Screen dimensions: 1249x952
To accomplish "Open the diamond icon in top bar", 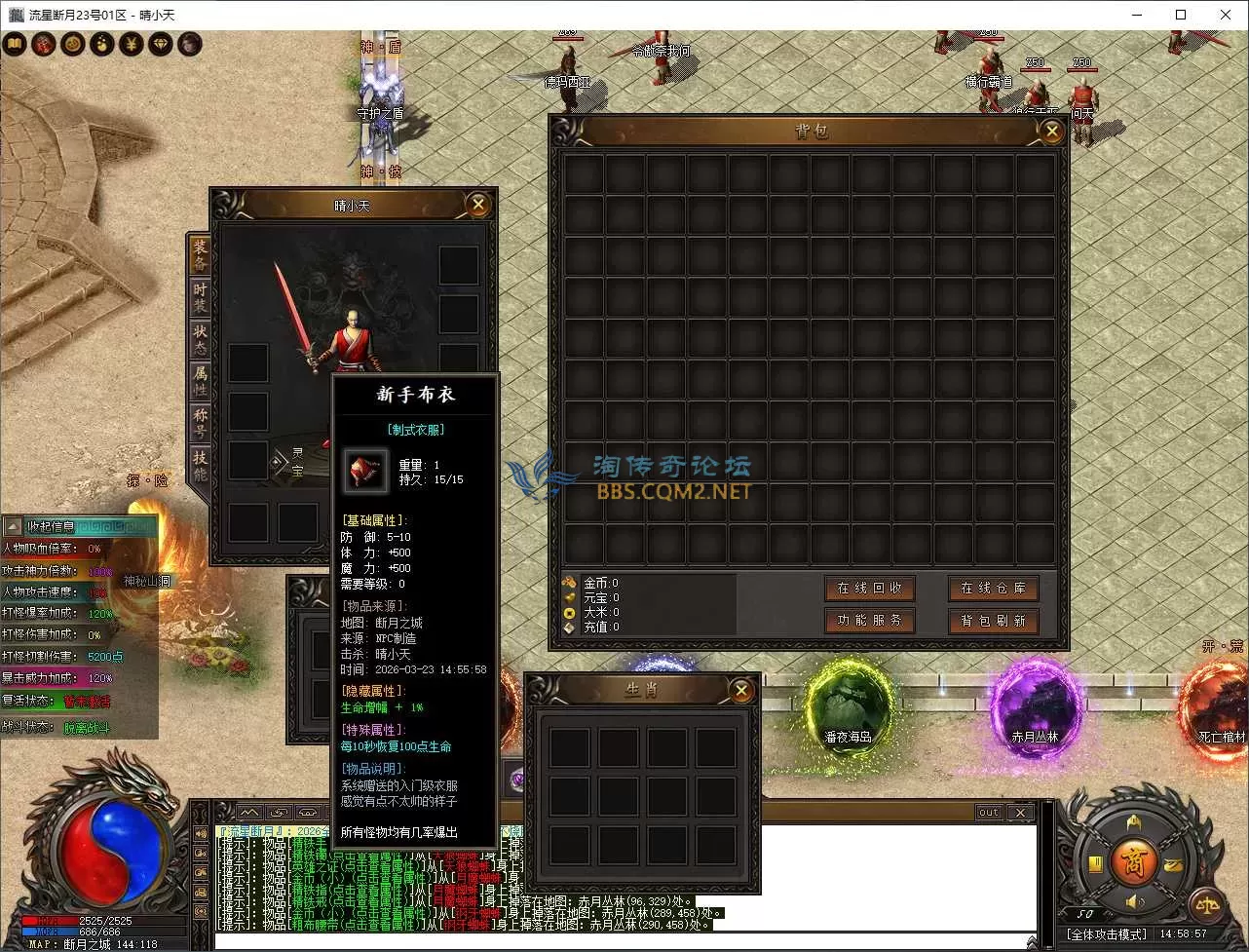I will click(160, 44).
